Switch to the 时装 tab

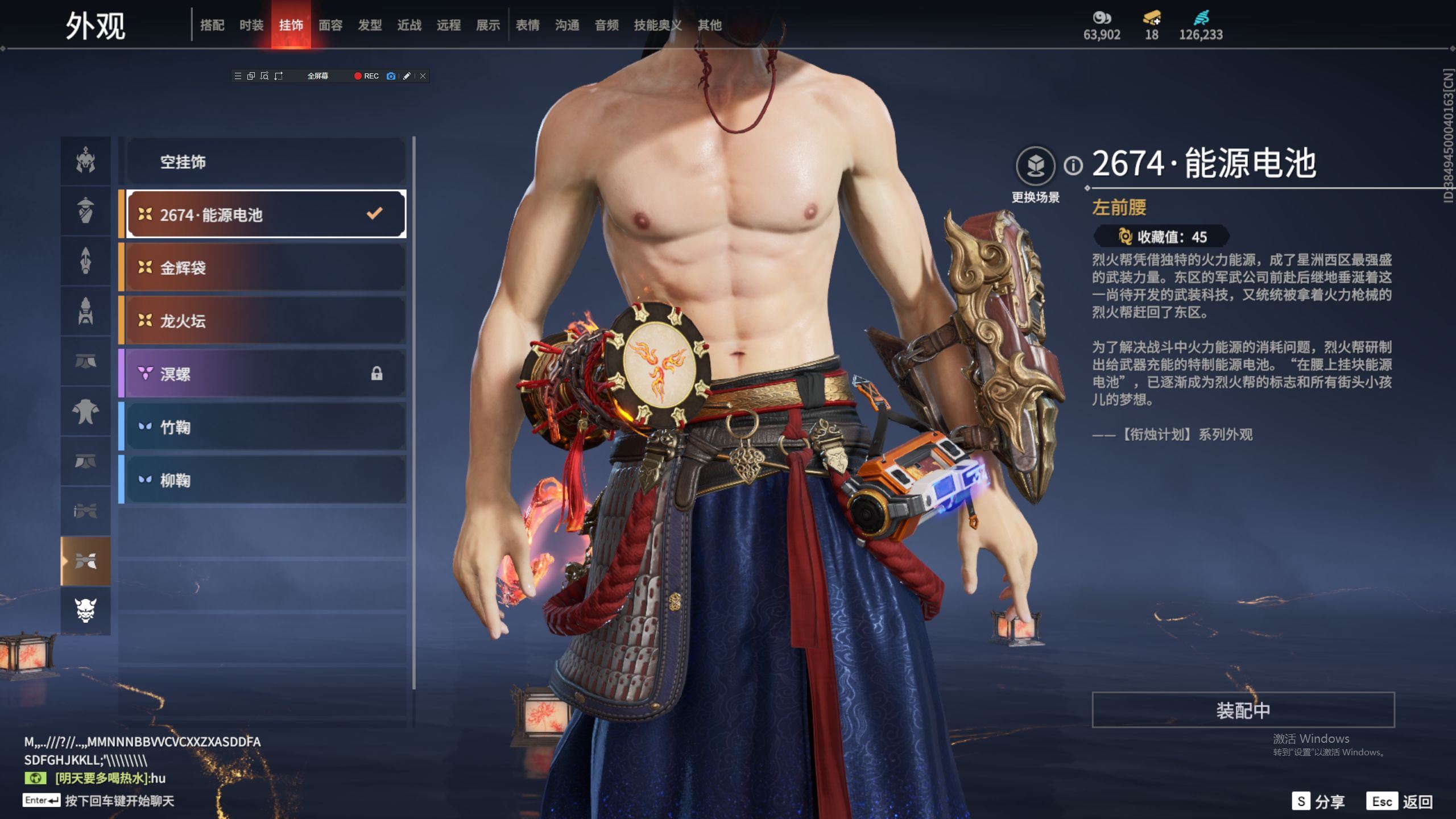251,25
